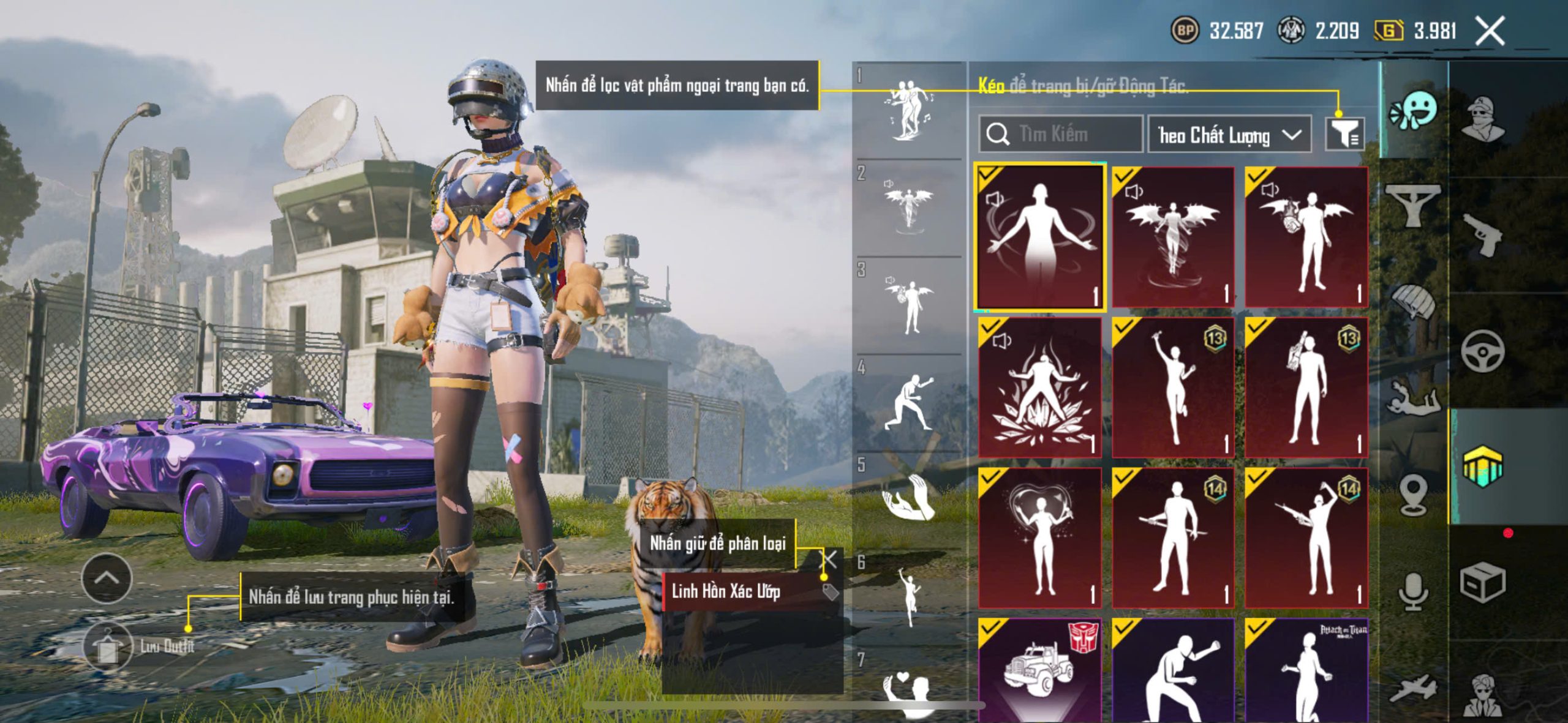Switch to the pistol weapon skins category
The height and width of the screenshot is (723, 1568).
1482,235
